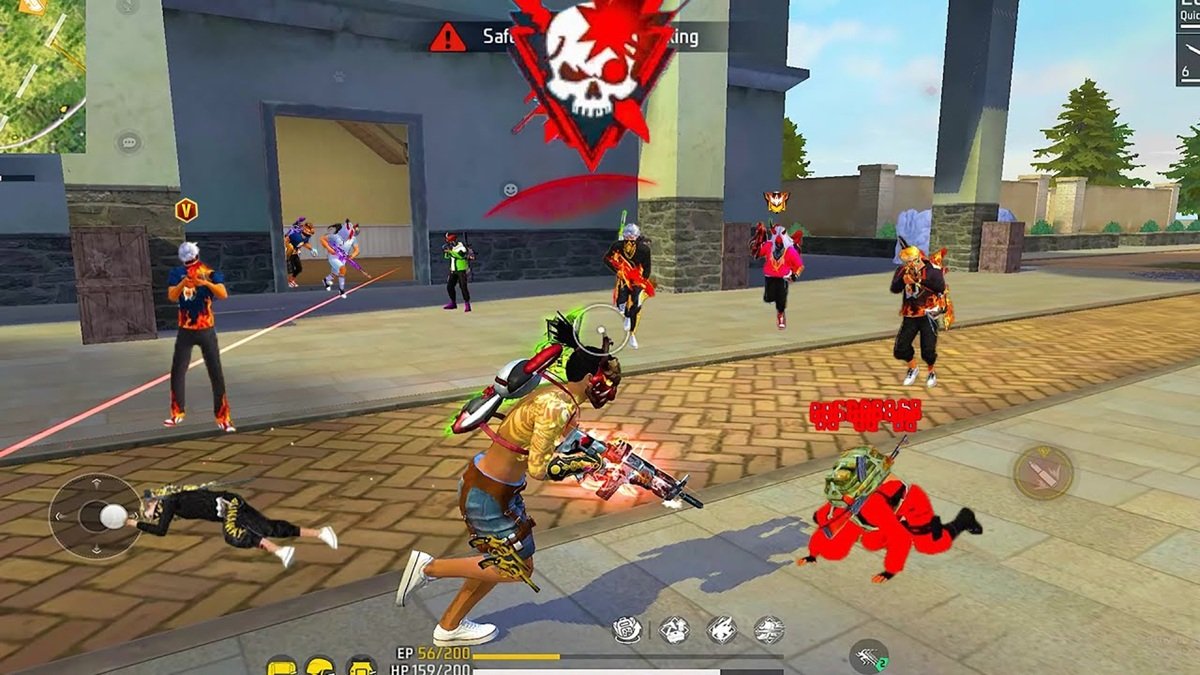Select the yellow vest armor icon
Image resolution: width=1200 pixels, height=675 pixels.
(x=360, y=666)
